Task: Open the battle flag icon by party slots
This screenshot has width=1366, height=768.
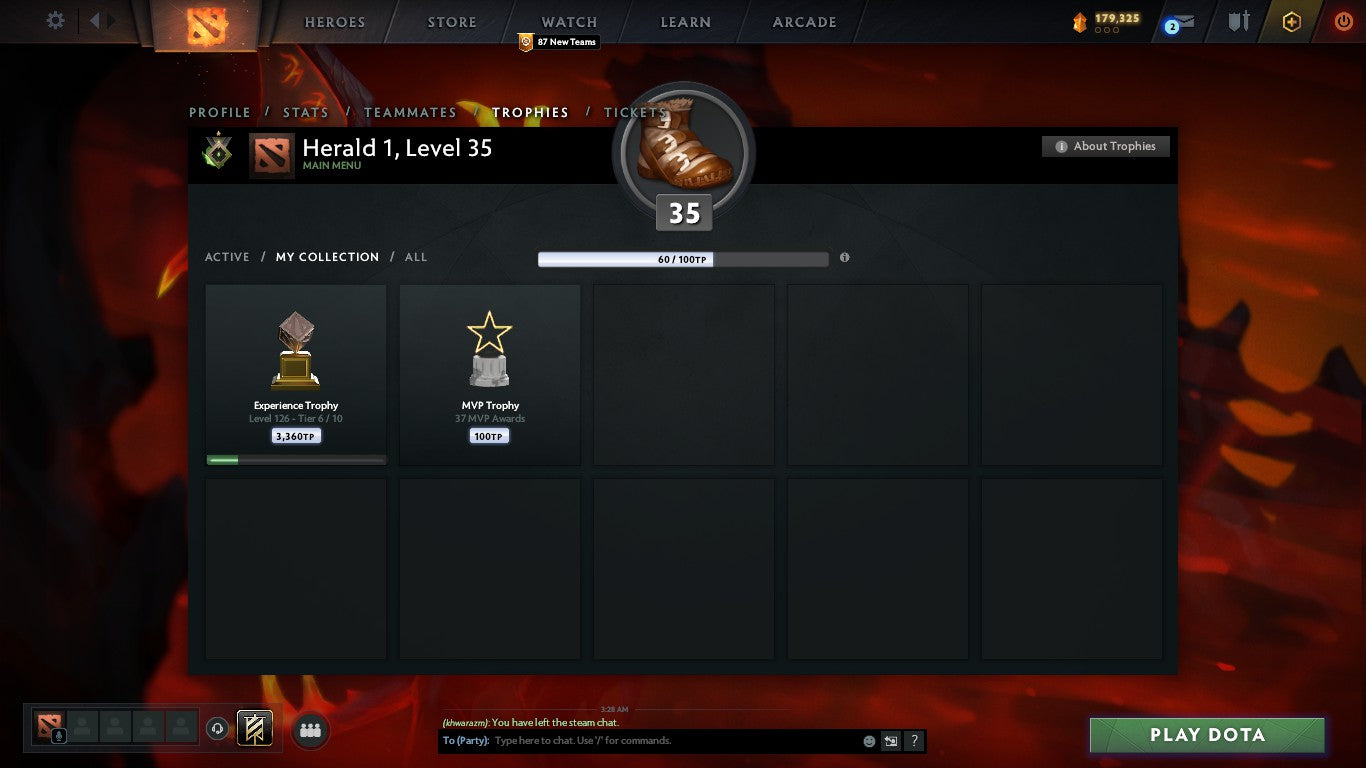Action: click(x=255, y=728)
